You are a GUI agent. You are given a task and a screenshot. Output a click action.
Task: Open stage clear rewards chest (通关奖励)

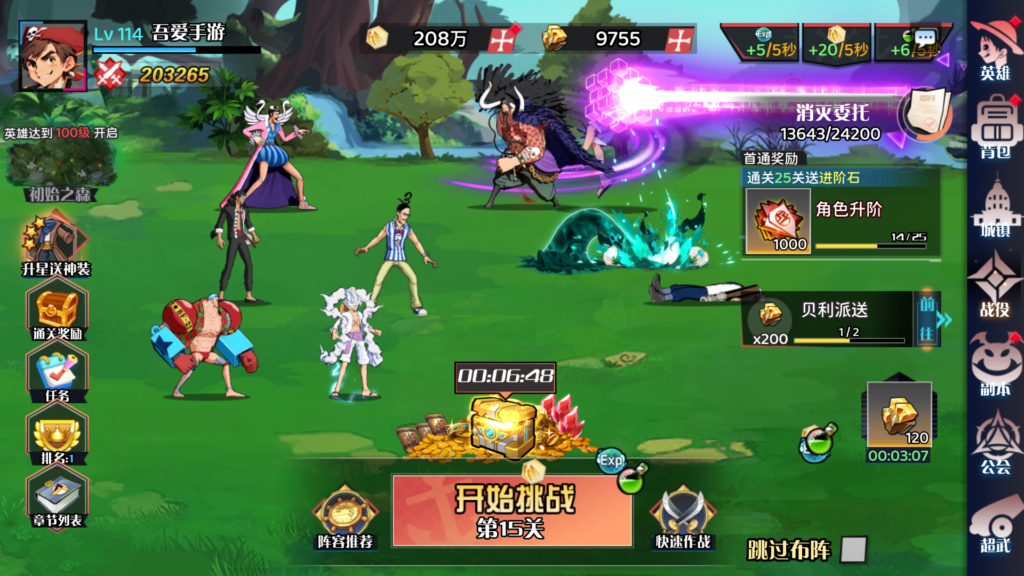(x=57, y=312)
